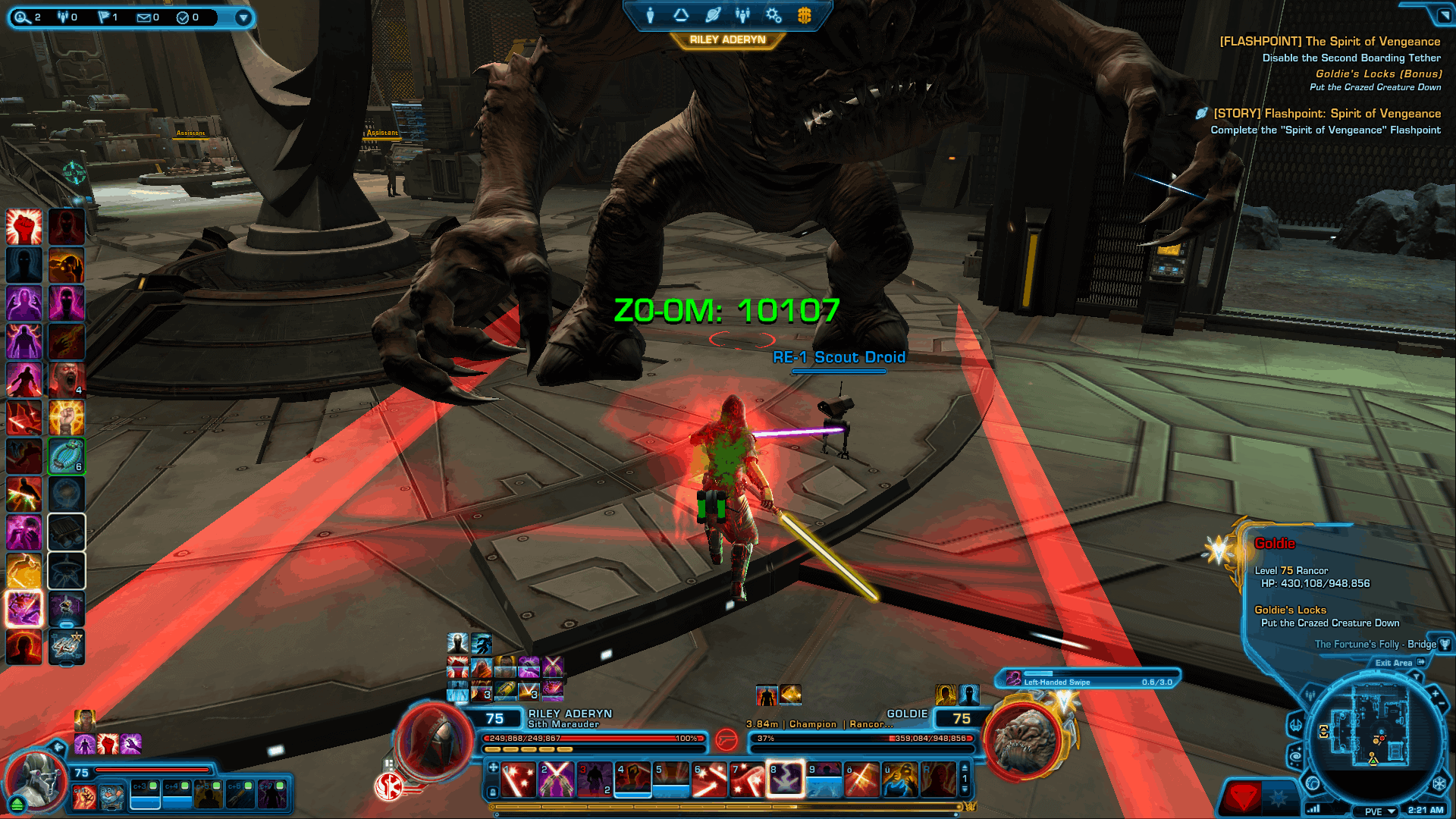Click the completed missions checkmark icon
Image resolution: width=1456 pixels, height=819 pixels.
coord(183,17)
